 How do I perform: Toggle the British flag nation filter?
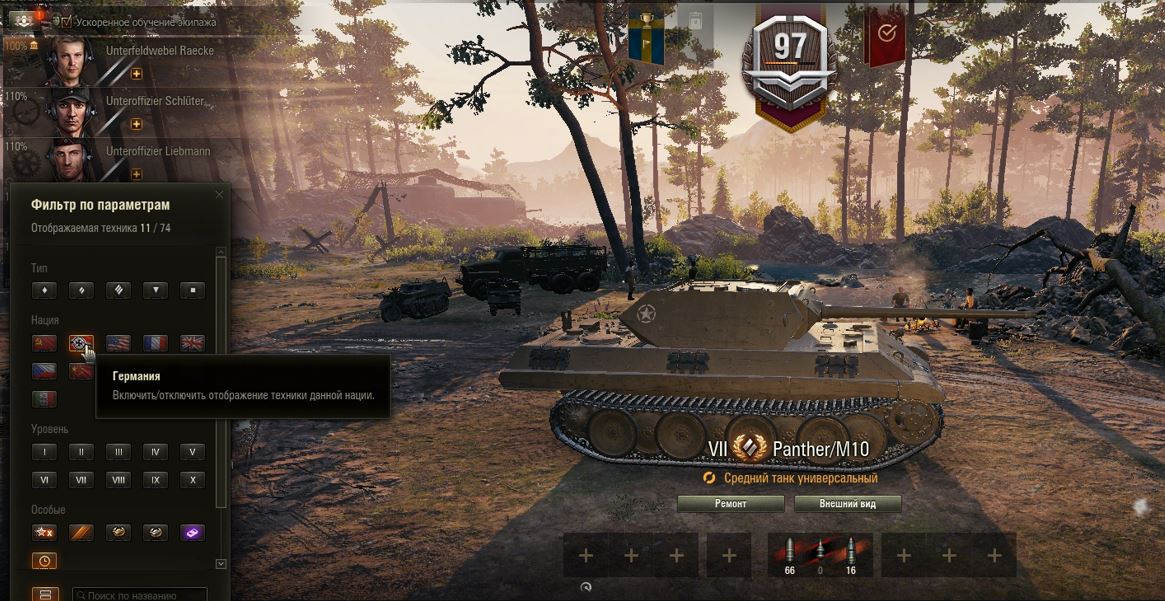[192, 343]
